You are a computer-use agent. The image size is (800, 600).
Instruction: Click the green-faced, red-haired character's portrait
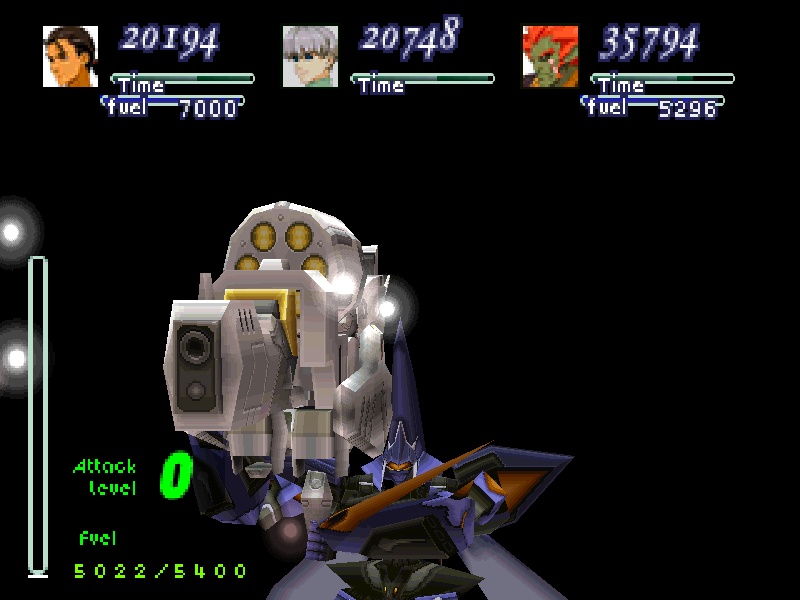pos(550,56)
